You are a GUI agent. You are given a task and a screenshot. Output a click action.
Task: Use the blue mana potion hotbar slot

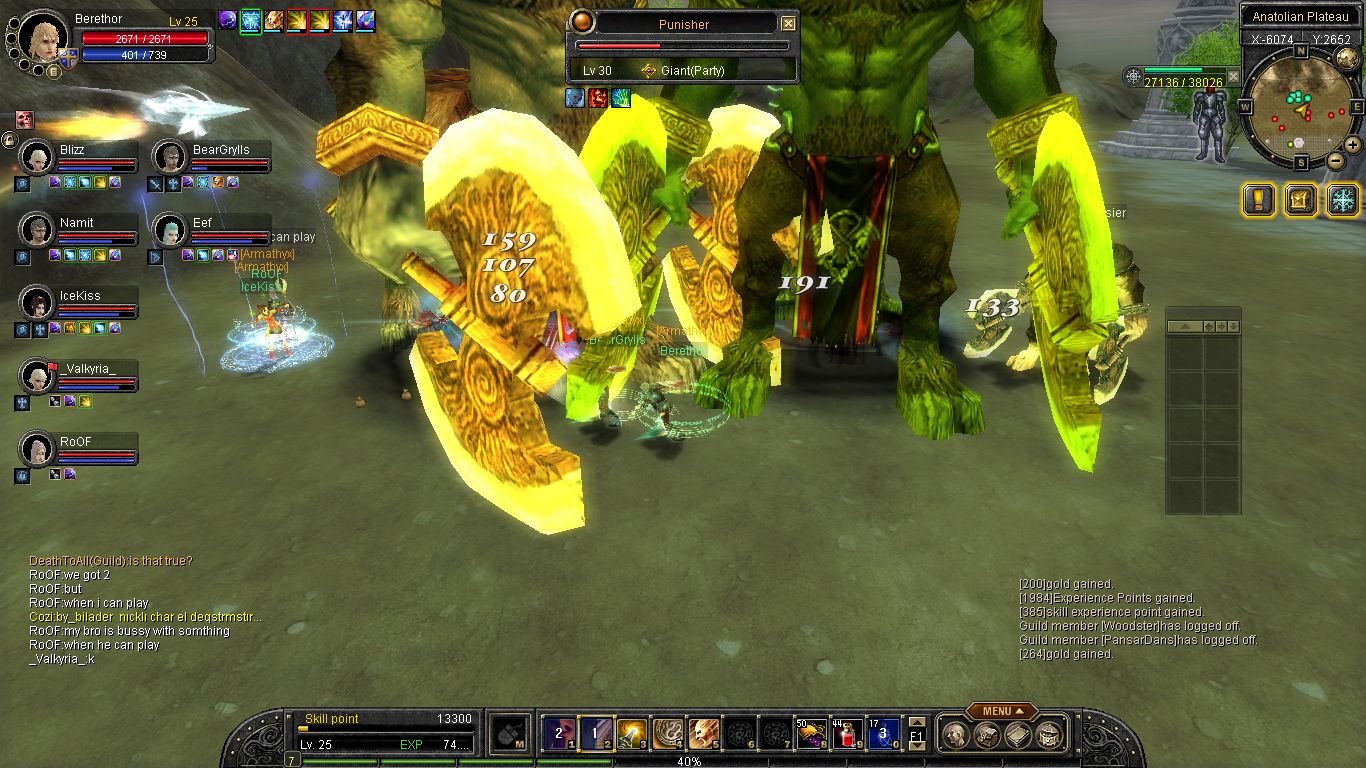click(882, 734)
